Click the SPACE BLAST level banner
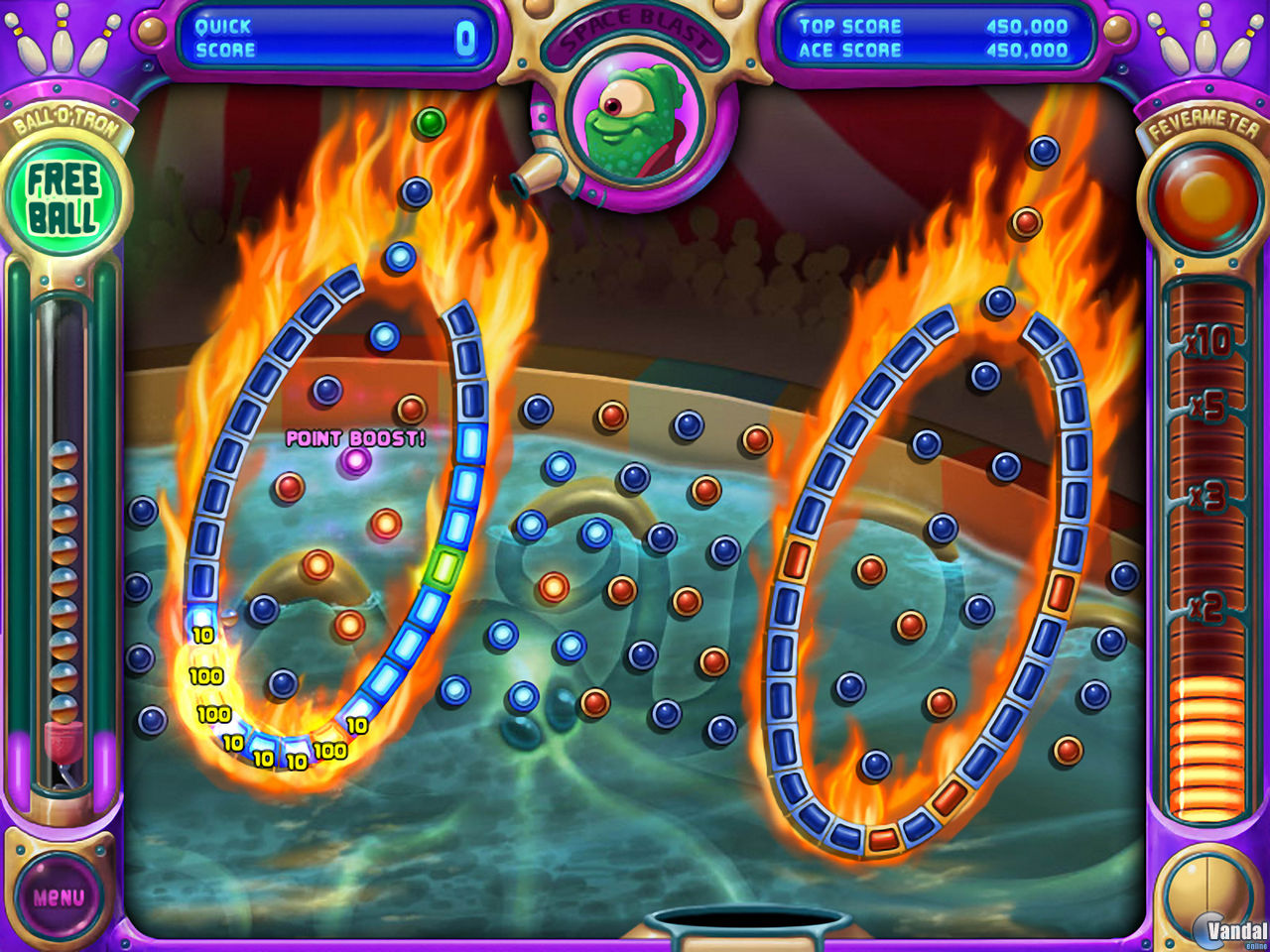 pos(635,25)
